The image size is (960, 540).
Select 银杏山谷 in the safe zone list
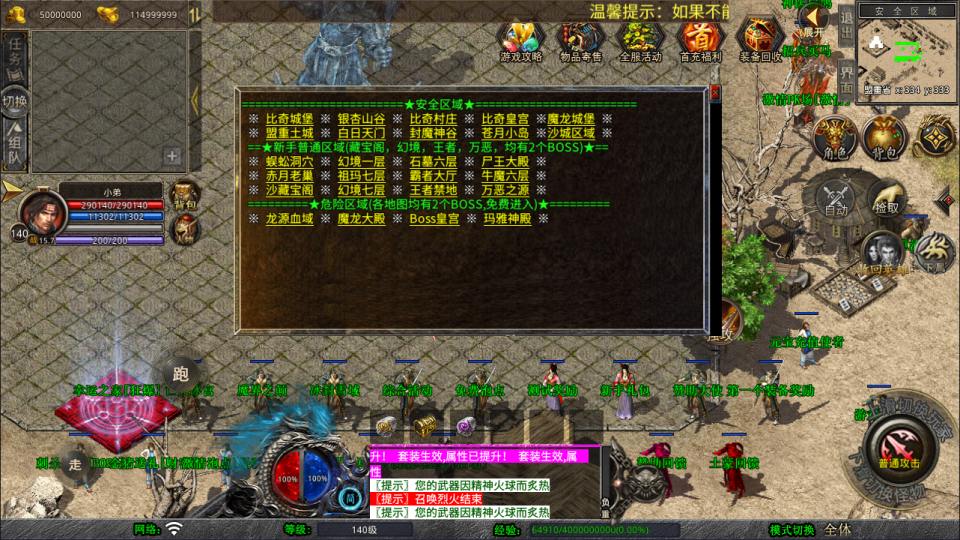tap(361, 119)
